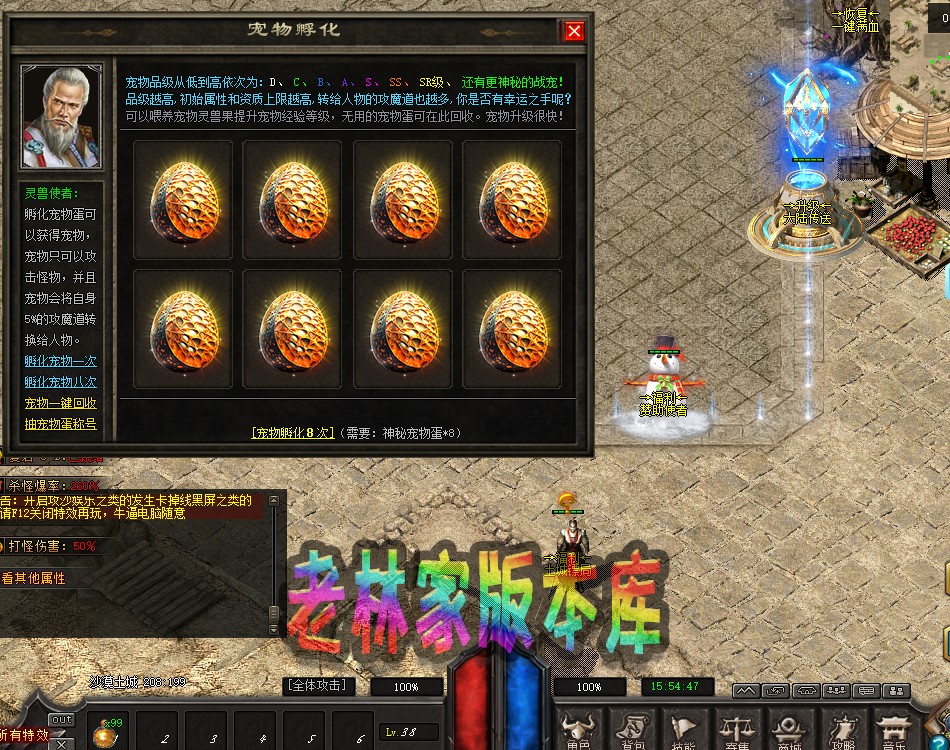The width and height of the screenshot is (950, 750).
Task: Click the OUT button at bottom left
Action: click(x=61, y=720)
